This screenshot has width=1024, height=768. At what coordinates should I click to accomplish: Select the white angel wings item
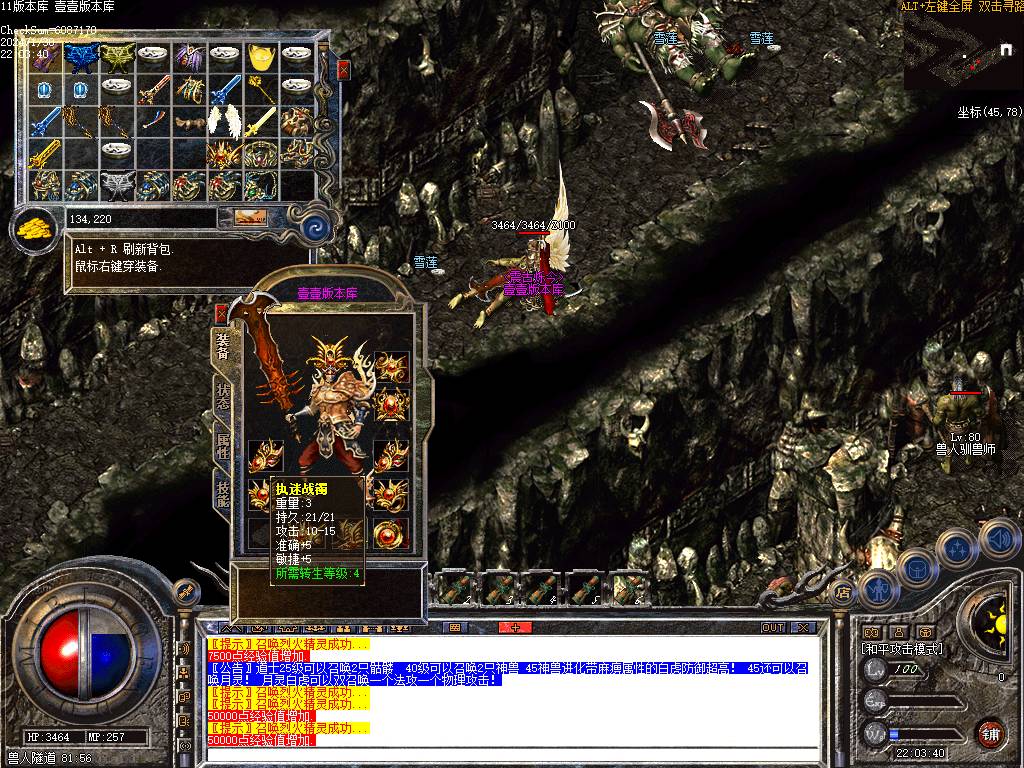(224, 121)
